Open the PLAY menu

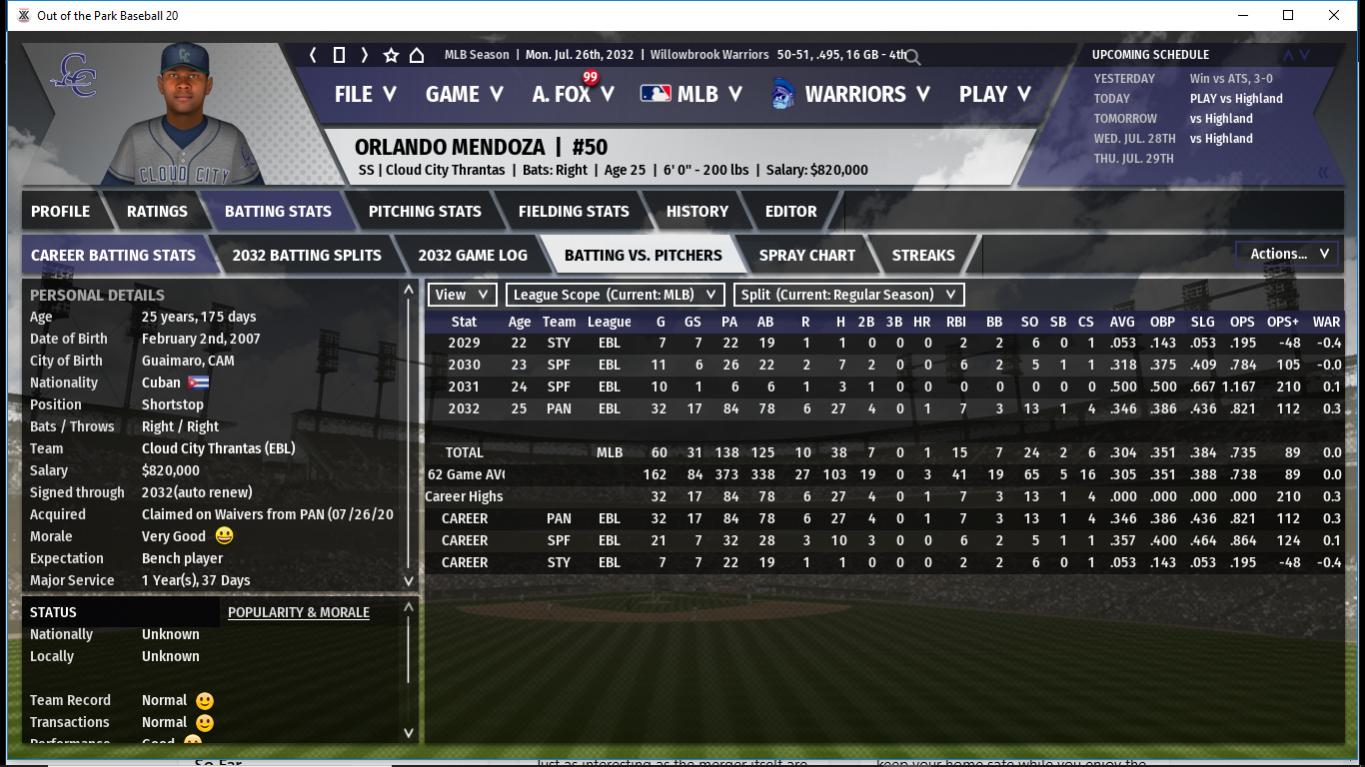point(994,94)
